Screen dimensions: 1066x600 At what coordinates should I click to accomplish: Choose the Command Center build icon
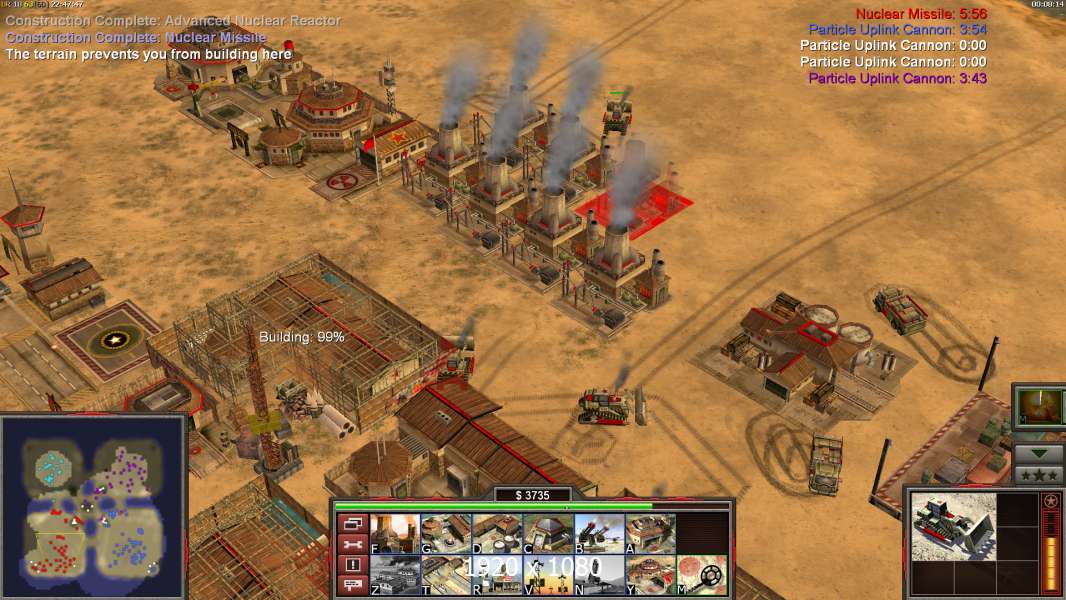pyautogui.click(x=650, y=575)
